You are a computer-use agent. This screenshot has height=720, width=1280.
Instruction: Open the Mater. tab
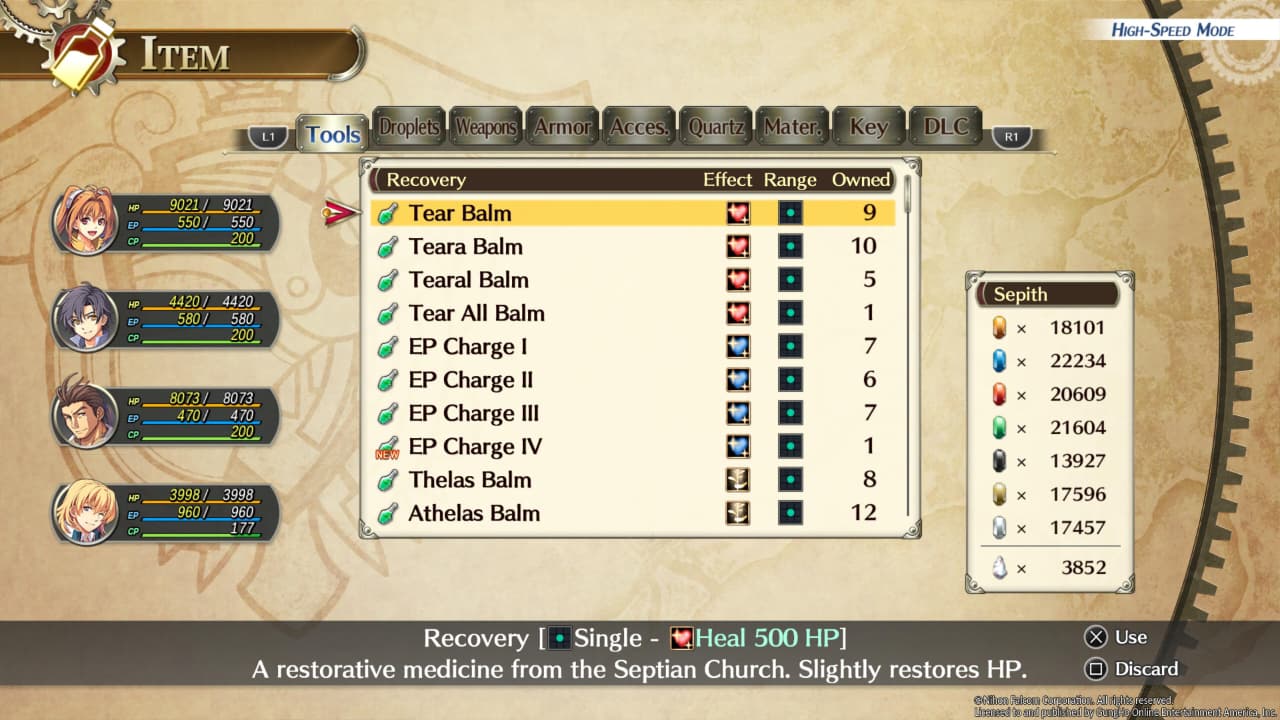(792, 127)
